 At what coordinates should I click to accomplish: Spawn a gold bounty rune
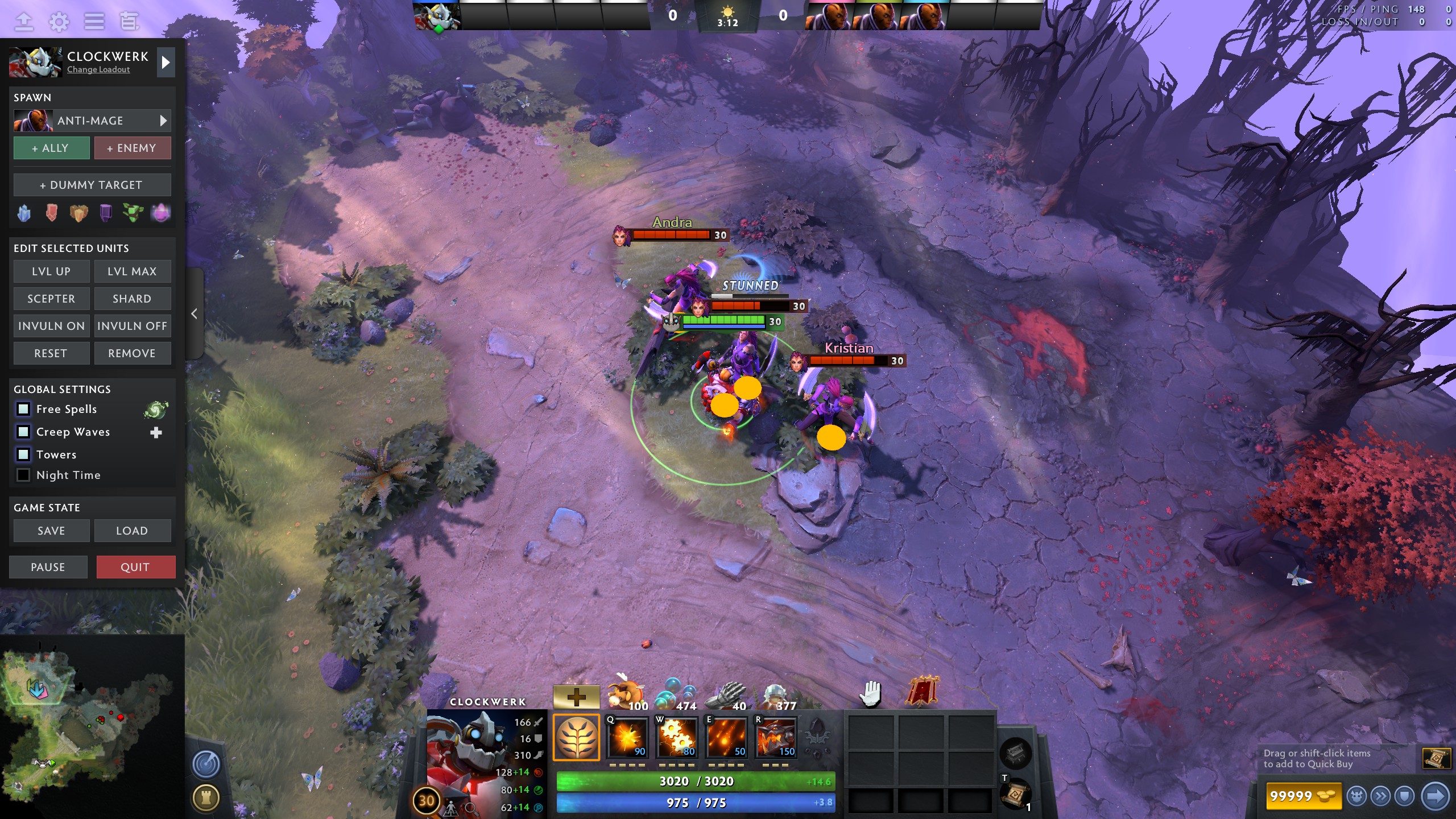(78, 212)
